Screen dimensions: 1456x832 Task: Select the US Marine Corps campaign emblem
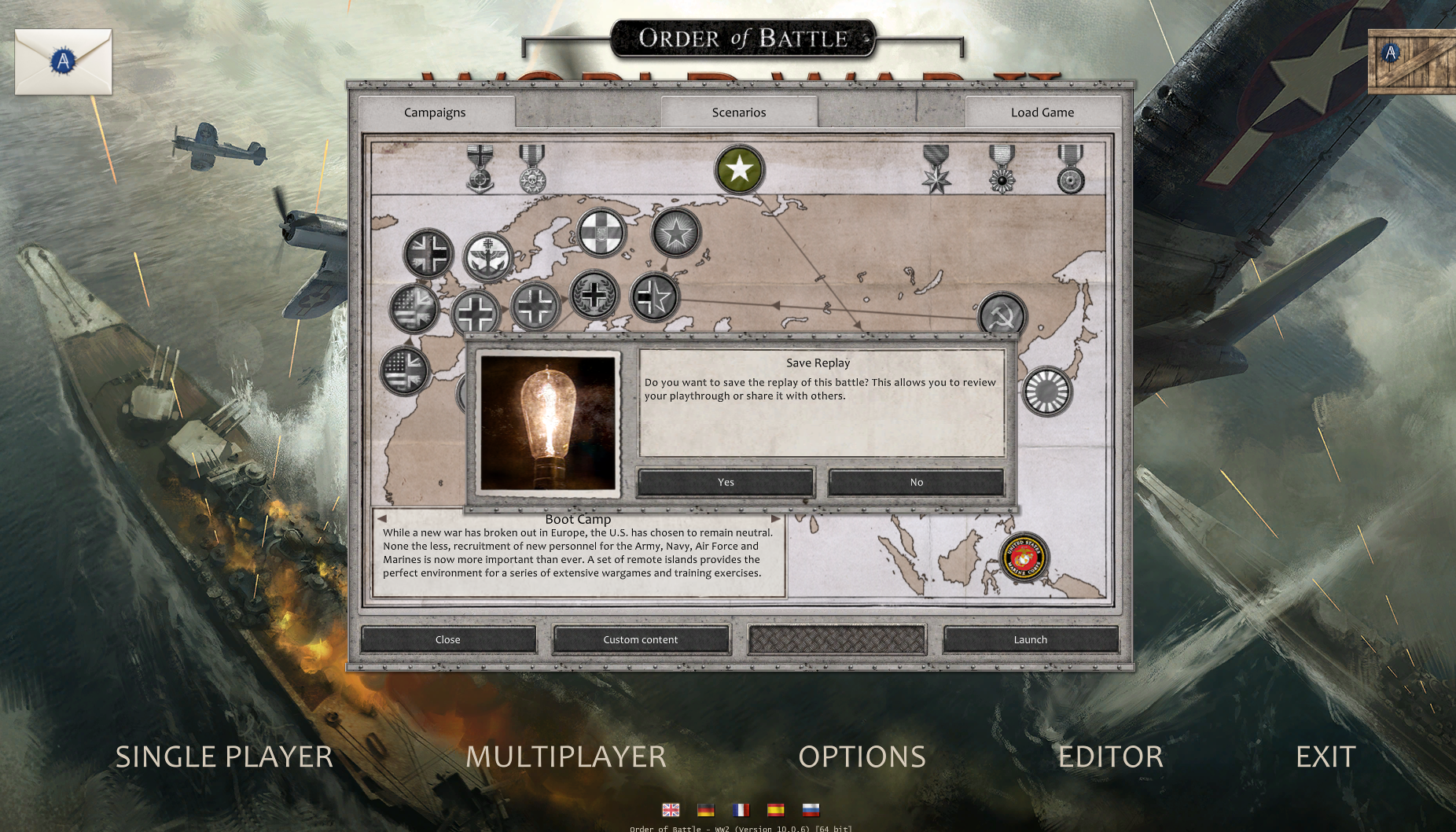tap(1024, 558)
